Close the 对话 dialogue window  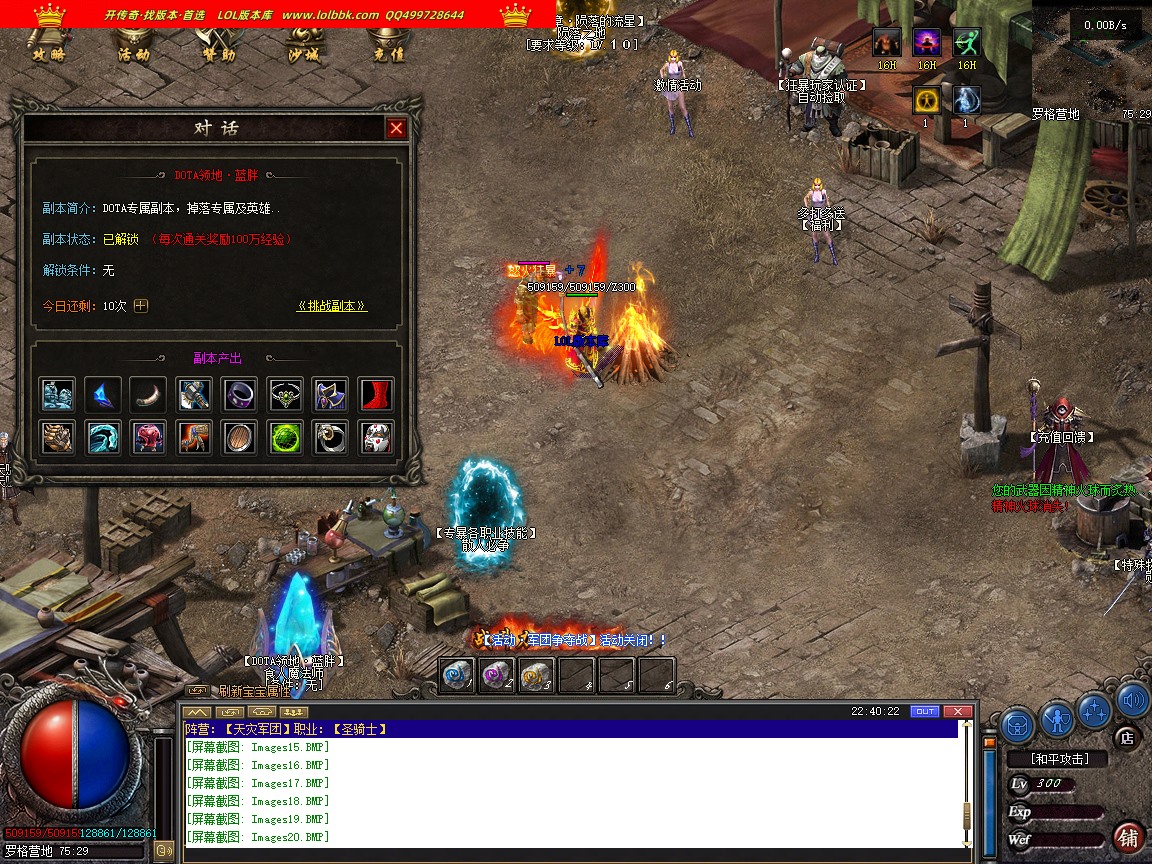click(396, 128)
